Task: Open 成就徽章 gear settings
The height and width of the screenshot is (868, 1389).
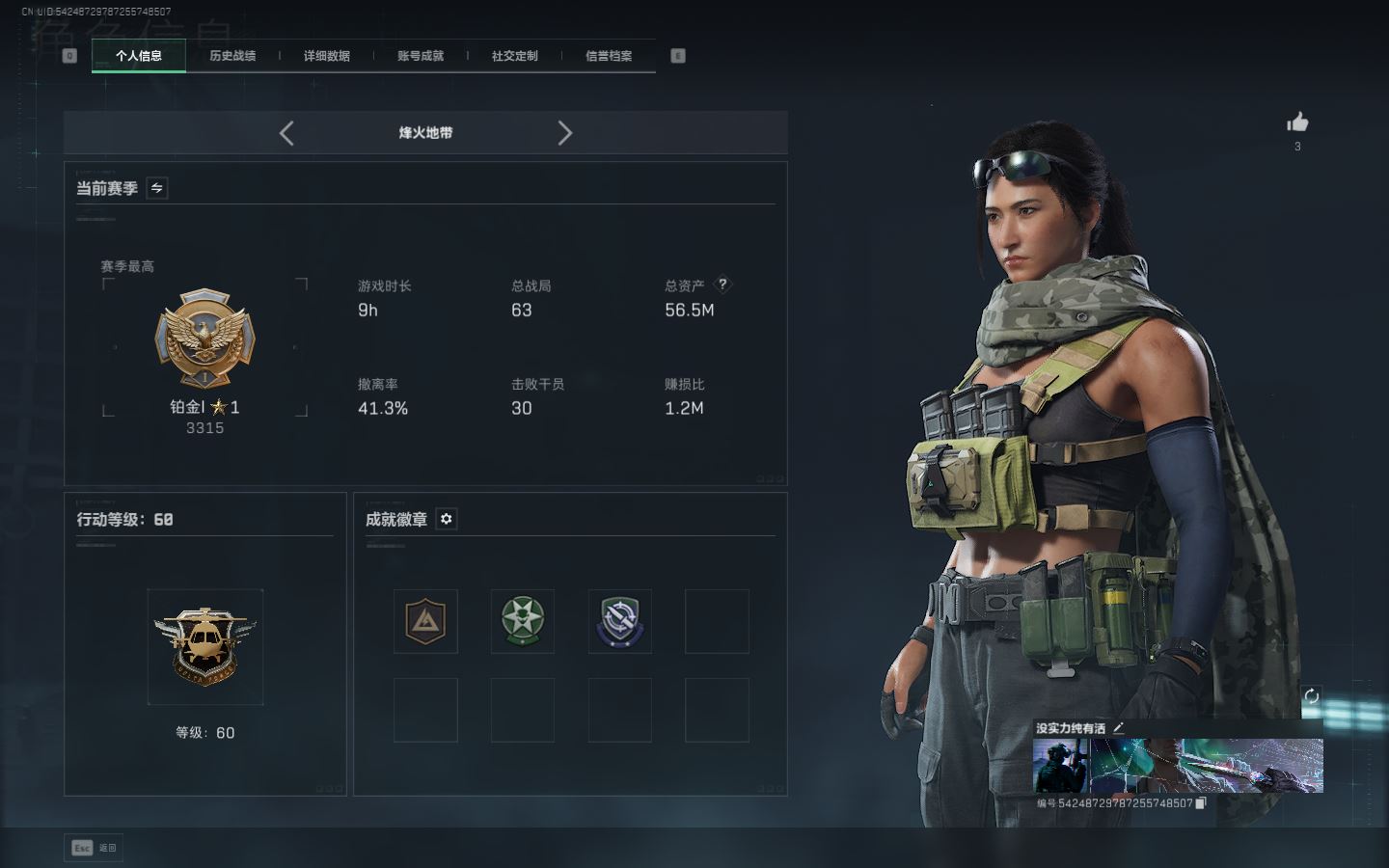Action: (x=446, y=519)
